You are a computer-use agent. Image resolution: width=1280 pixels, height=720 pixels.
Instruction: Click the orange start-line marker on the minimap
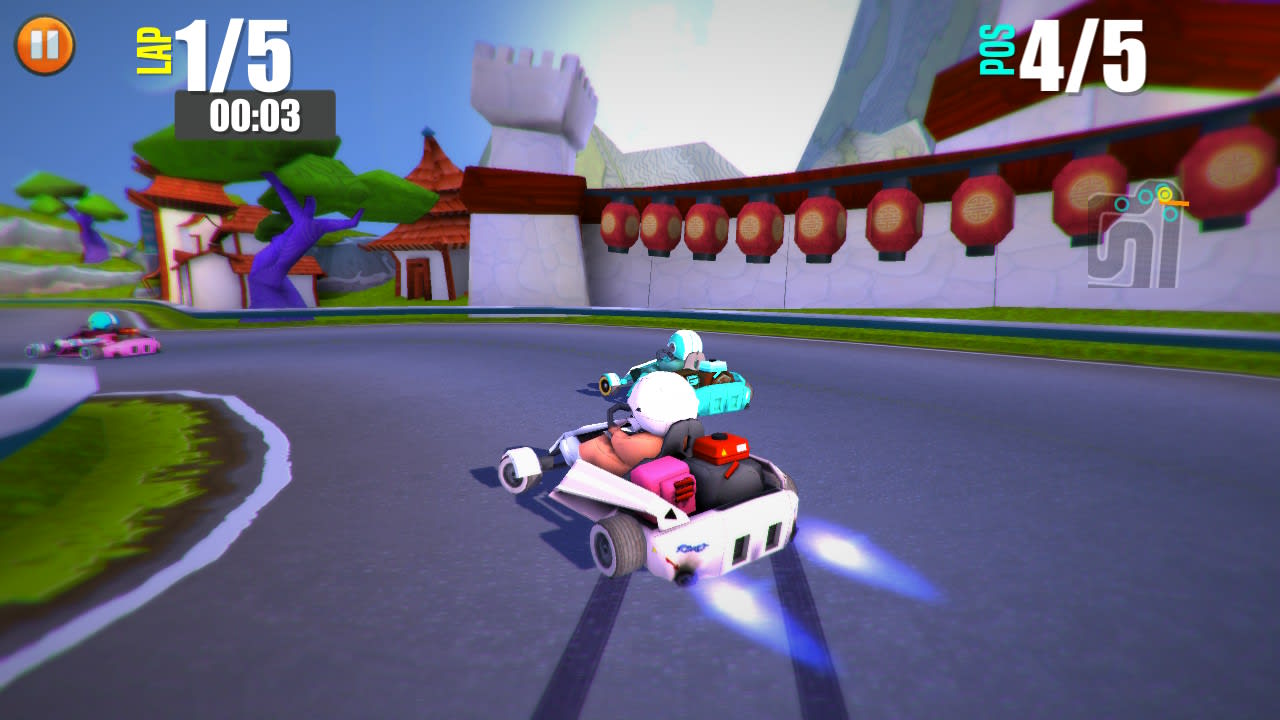[x=1177, y=203]
